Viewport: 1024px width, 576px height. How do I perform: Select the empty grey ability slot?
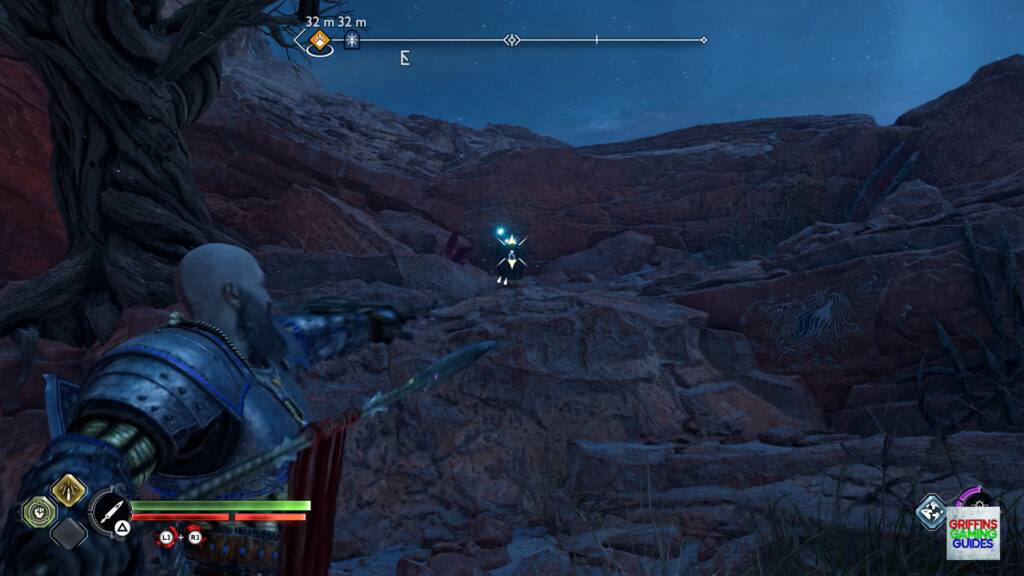click(69, 532)
